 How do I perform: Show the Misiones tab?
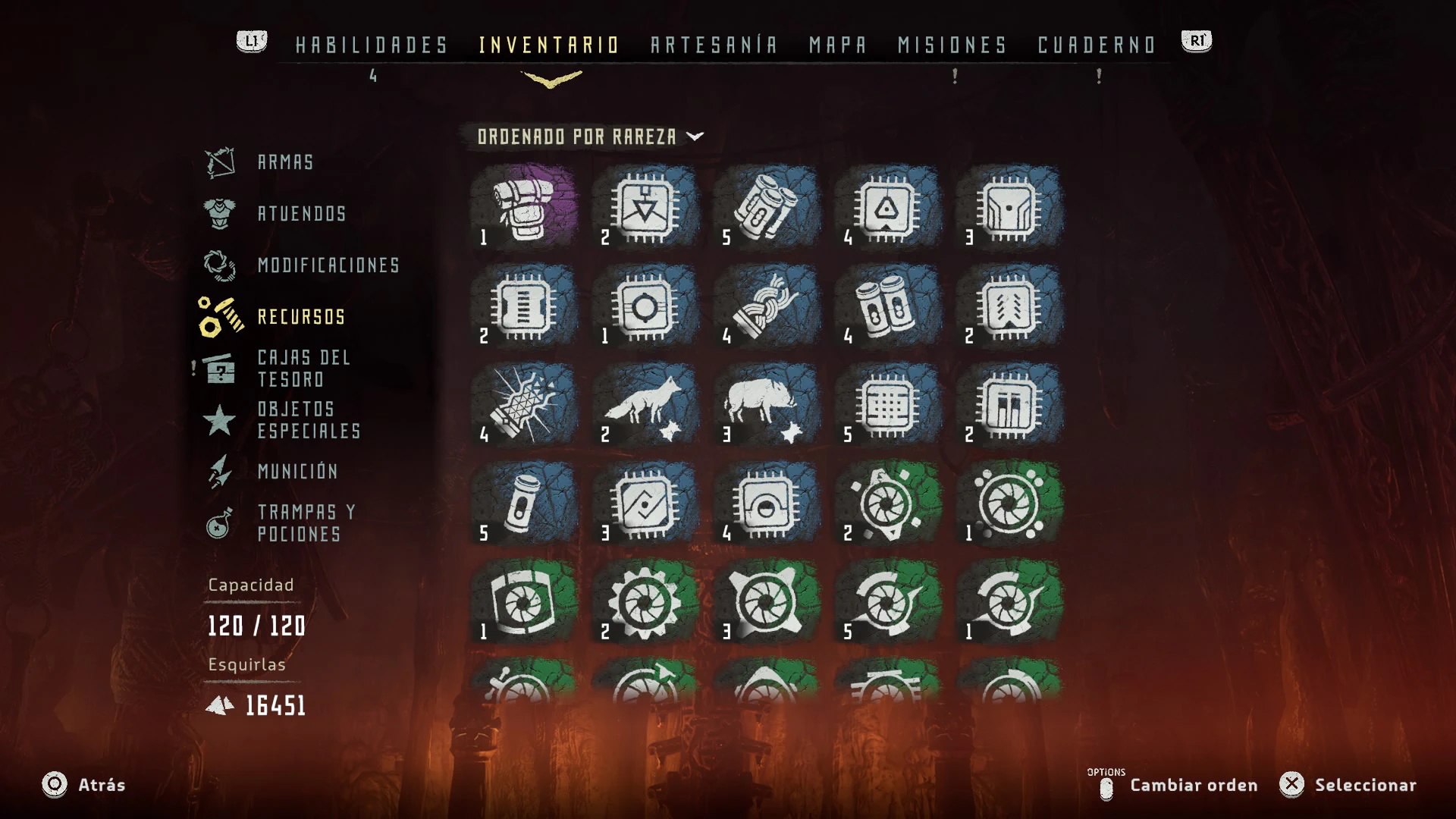[952, 45]
